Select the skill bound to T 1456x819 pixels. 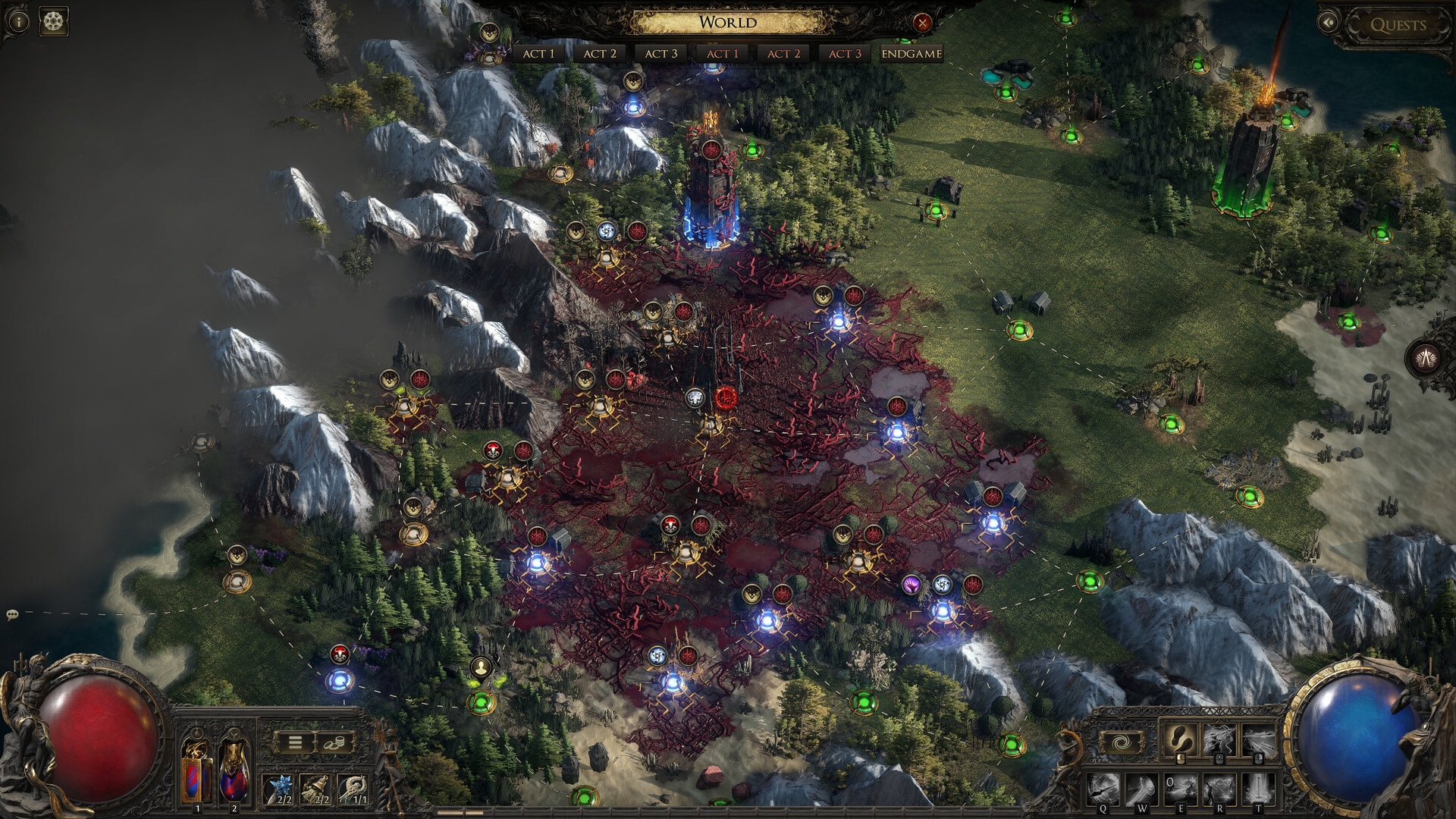[1257, 790]
